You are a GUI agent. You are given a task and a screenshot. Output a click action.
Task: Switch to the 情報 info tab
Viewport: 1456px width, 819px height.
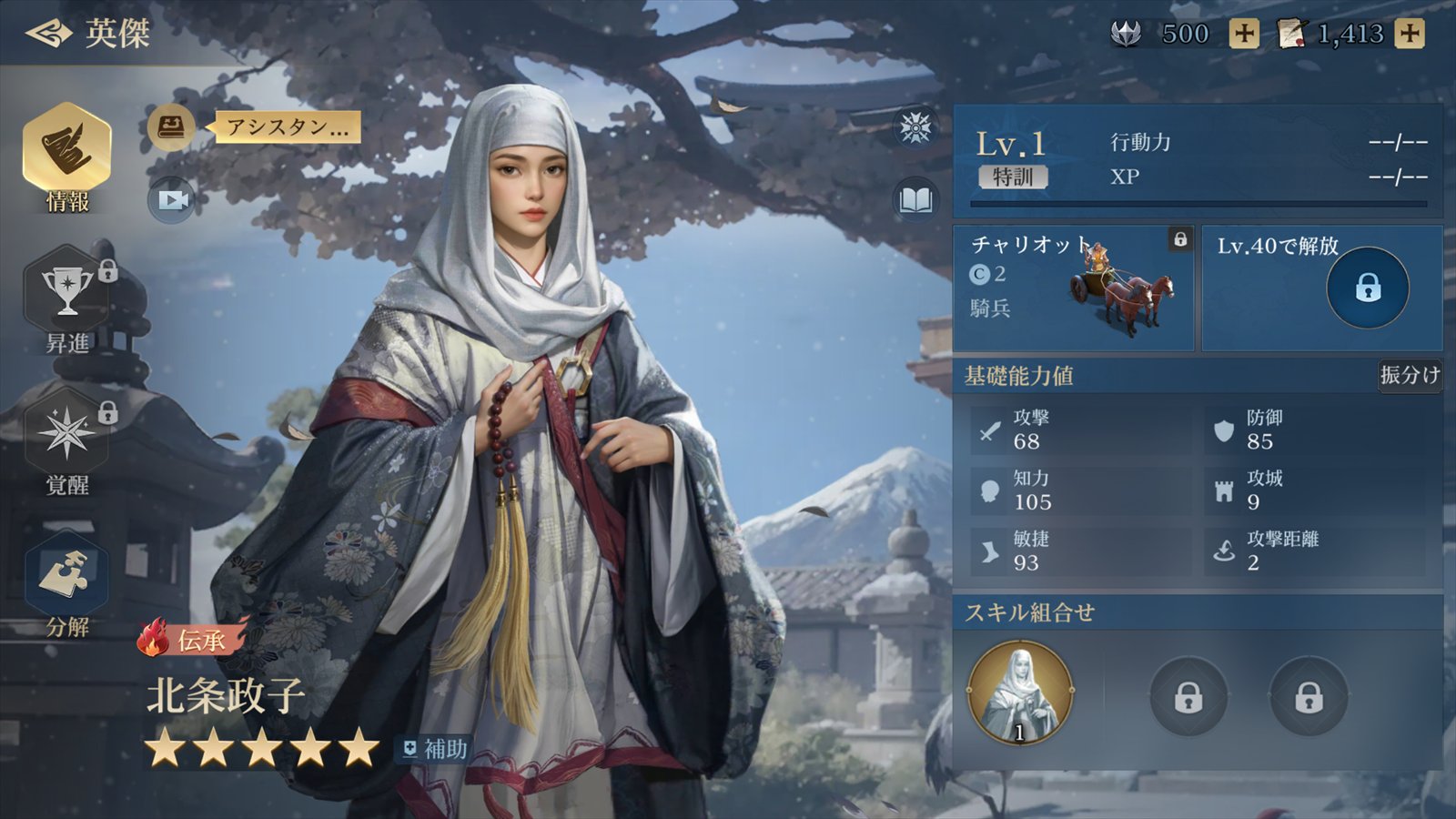[x=67, y=157]
